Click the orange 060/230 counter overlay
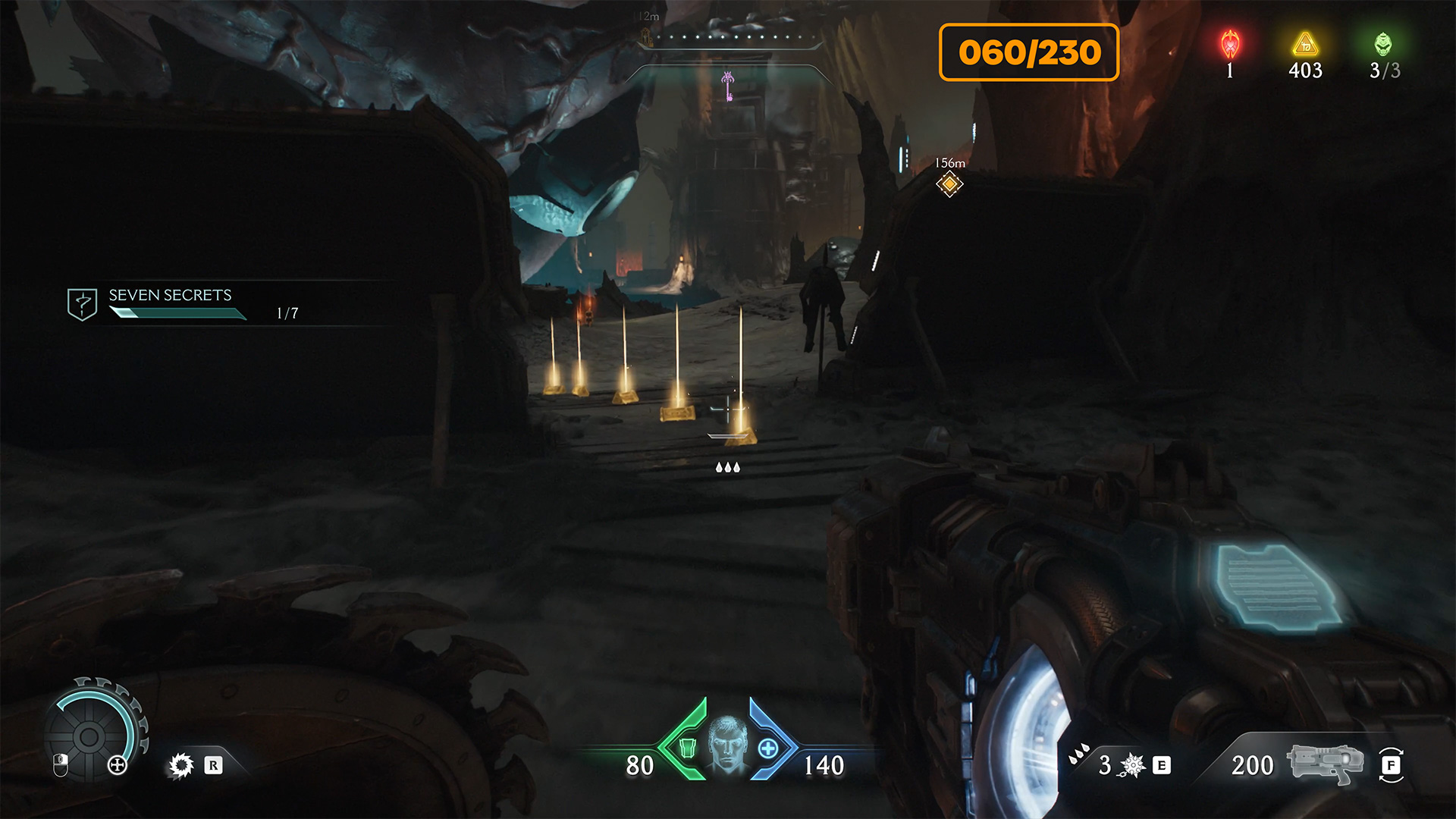Viewport: 1456px width, 819px height. pyautogui.click(x=1029, y=52)
